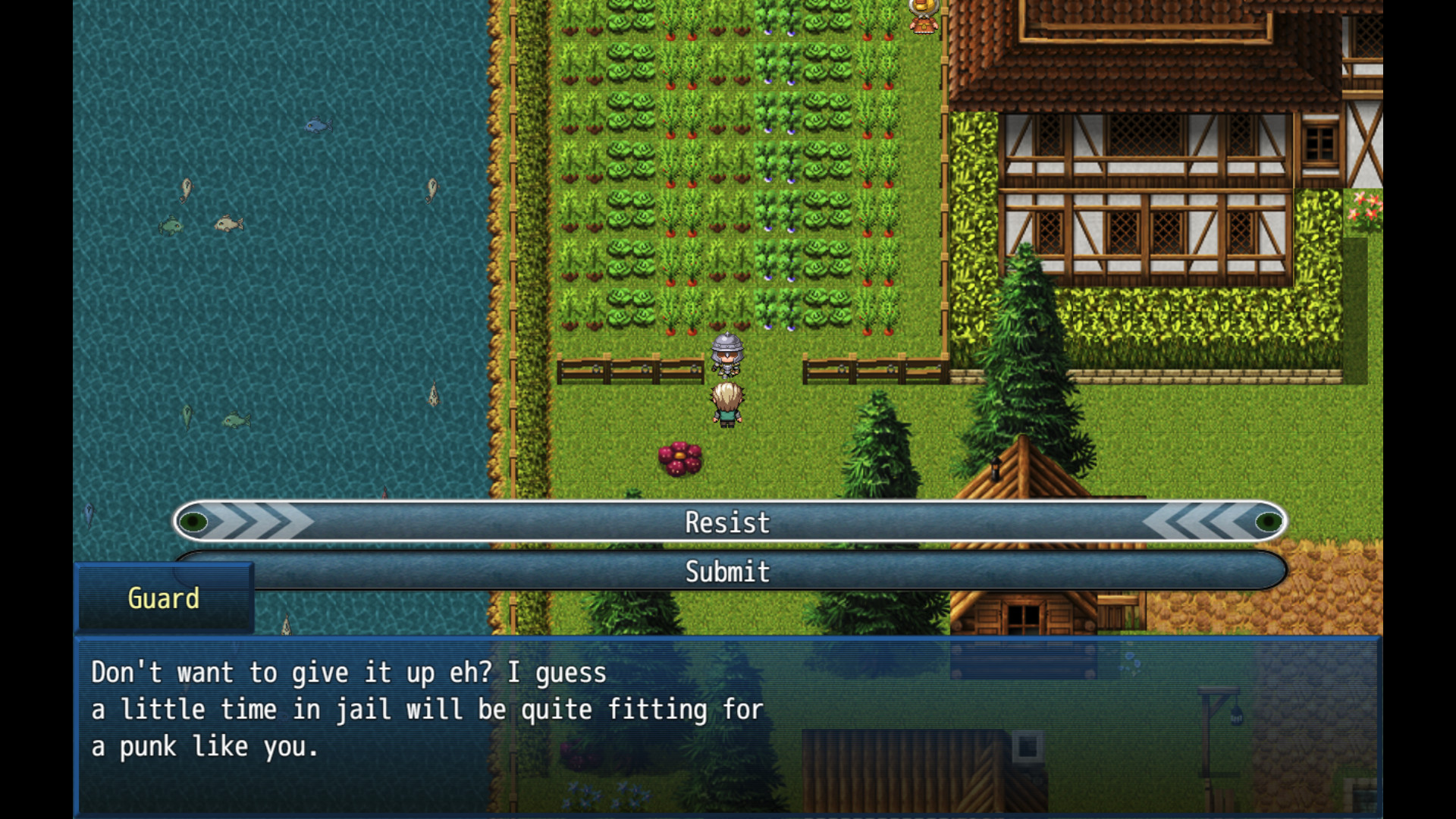Click the red flower bush near the player

click(x=681, y=459)
